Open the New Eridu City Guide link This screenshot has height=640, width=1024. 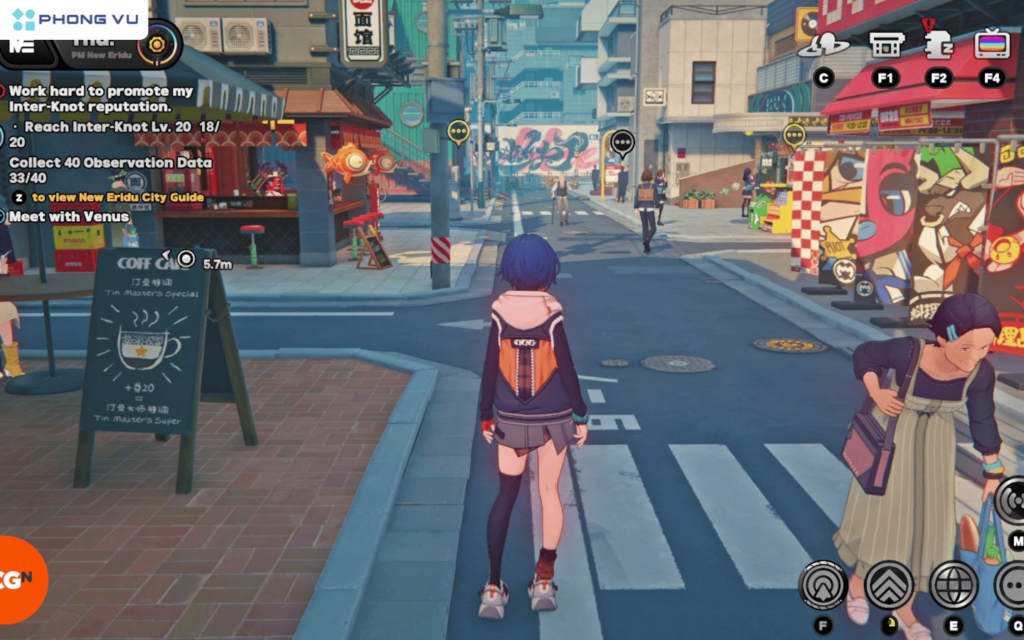click(117, 198)
